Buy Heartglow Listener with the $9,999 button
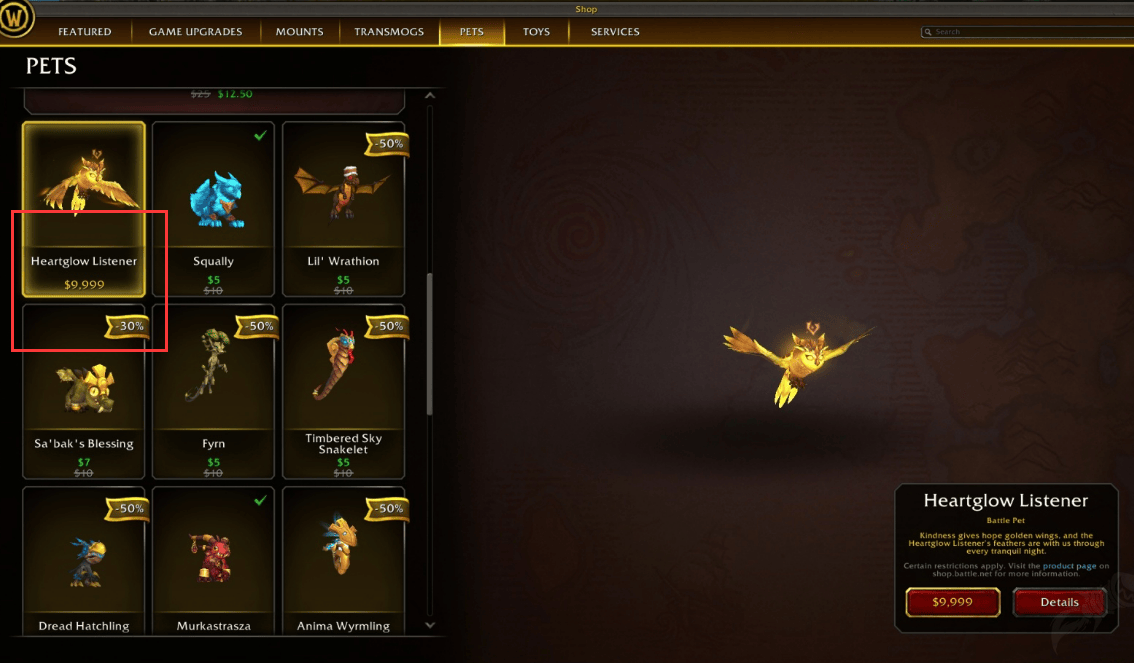 (952, 602)
